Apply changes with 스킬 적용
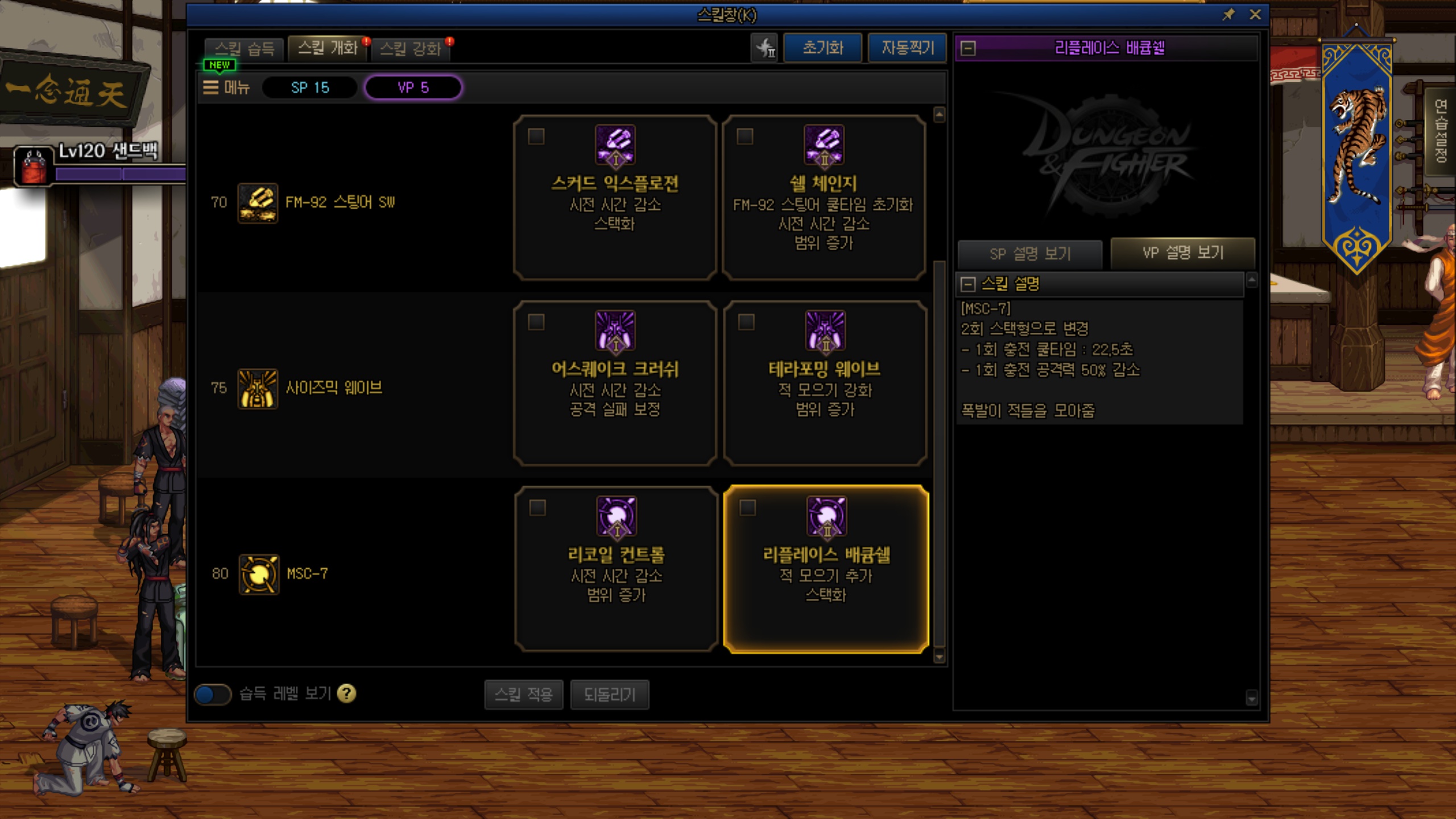1456x819 pixels. pyautogui.click(x=523, y=694)
